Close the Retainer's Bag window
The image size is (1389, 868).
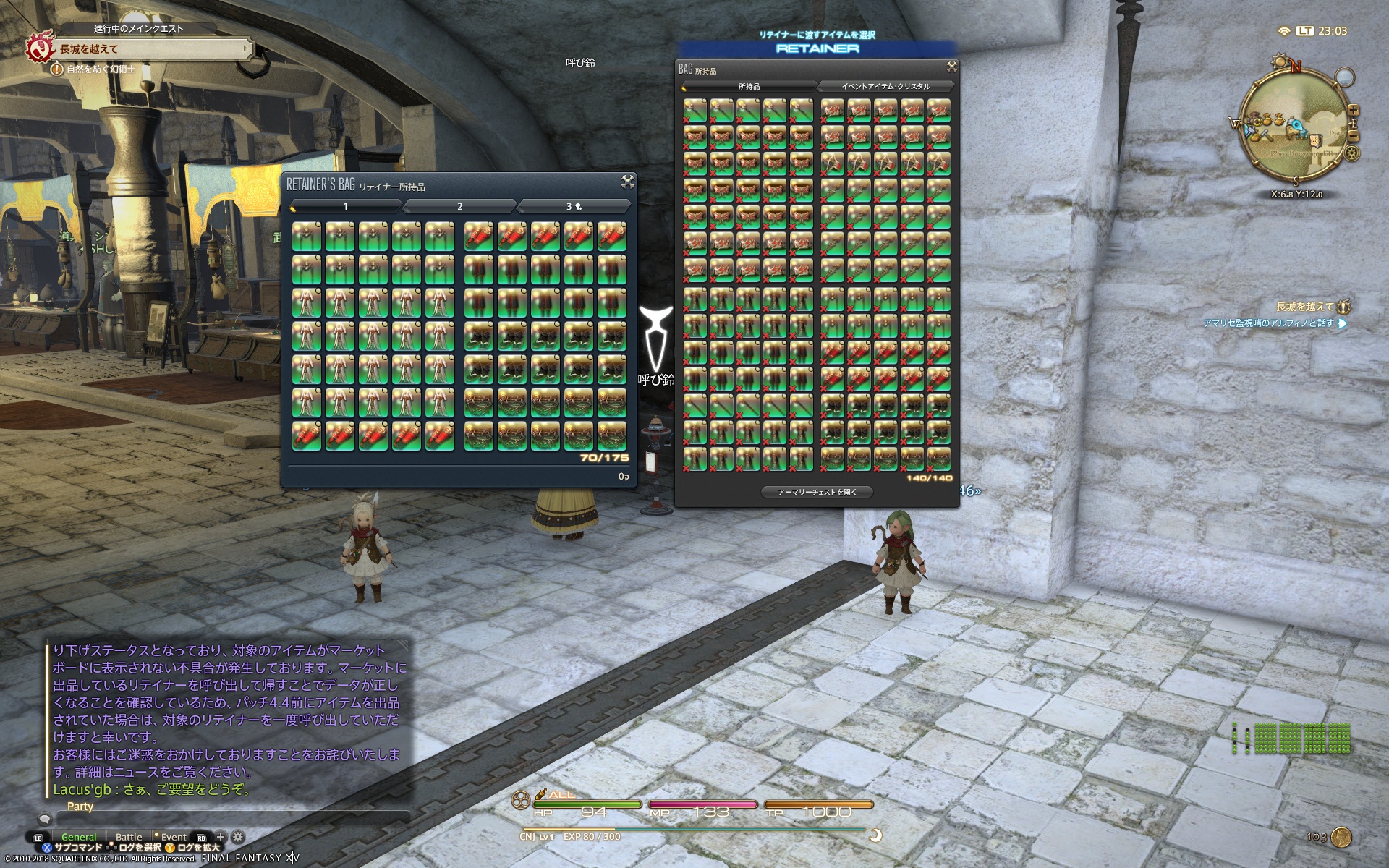627,182
